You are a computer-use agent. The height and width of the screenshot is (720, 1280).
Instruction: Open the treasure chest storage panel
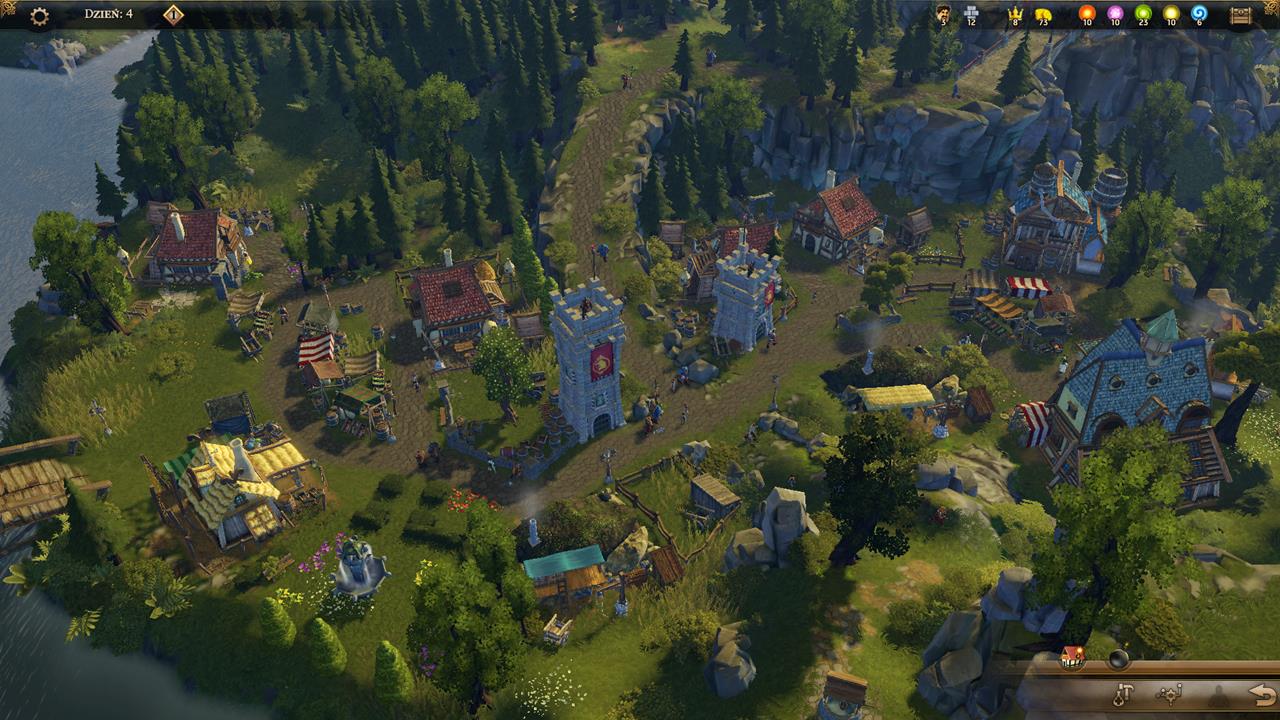click(x=1242, y=16)
